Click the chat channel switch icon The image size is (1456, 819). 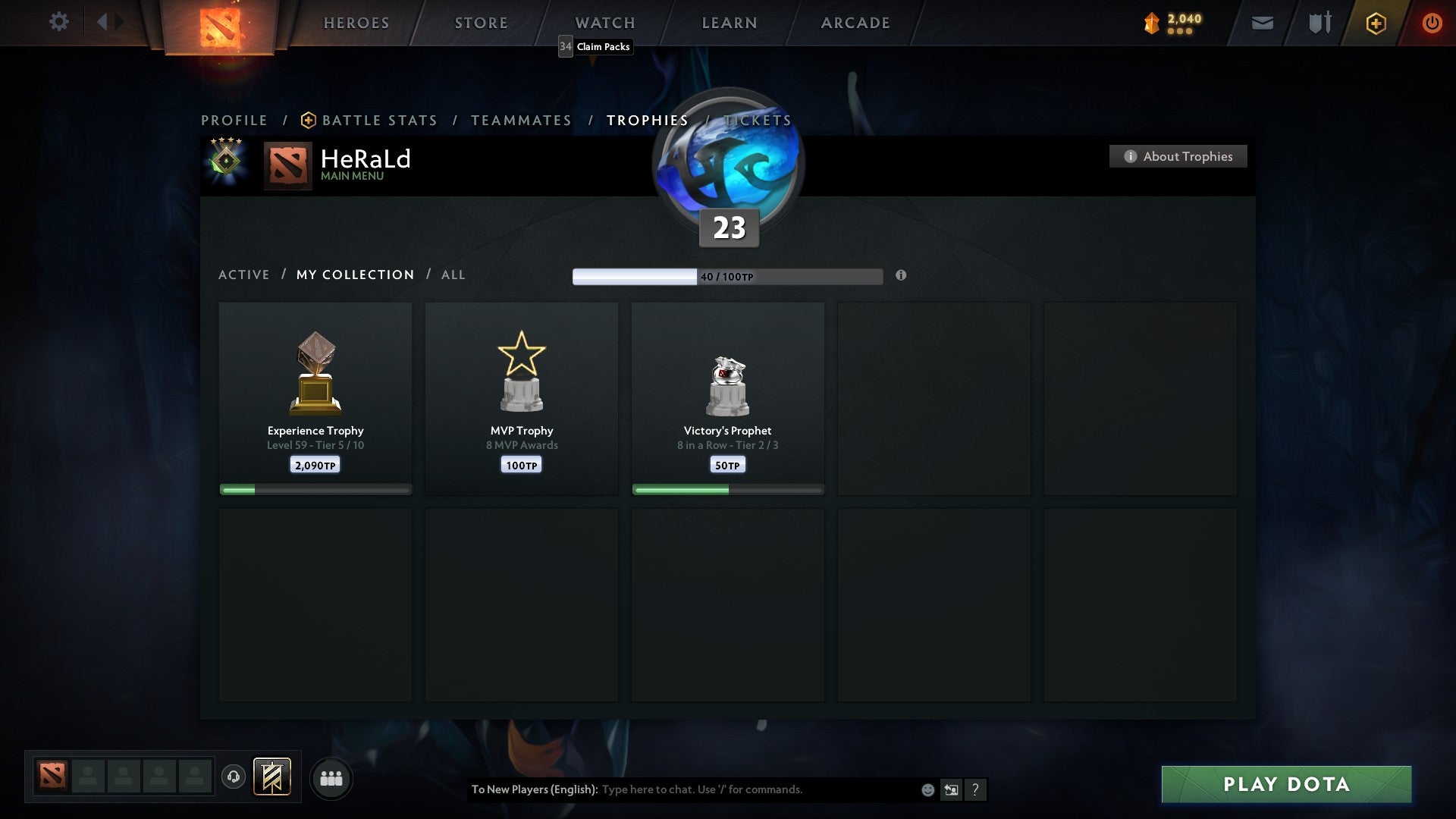950,789
